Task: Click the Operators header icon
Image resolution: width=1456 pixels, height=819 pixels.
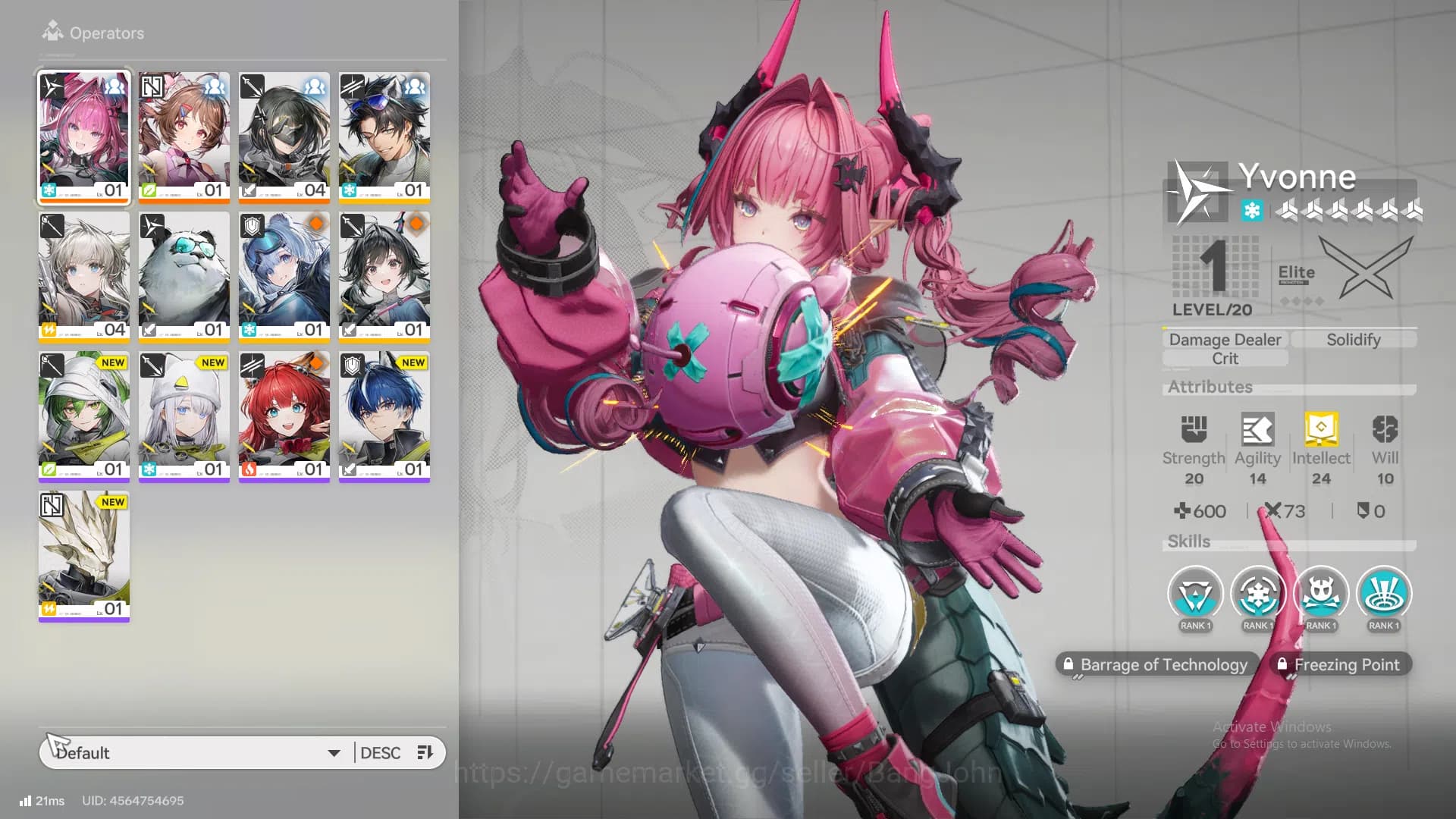Action: tap(51, 30)
